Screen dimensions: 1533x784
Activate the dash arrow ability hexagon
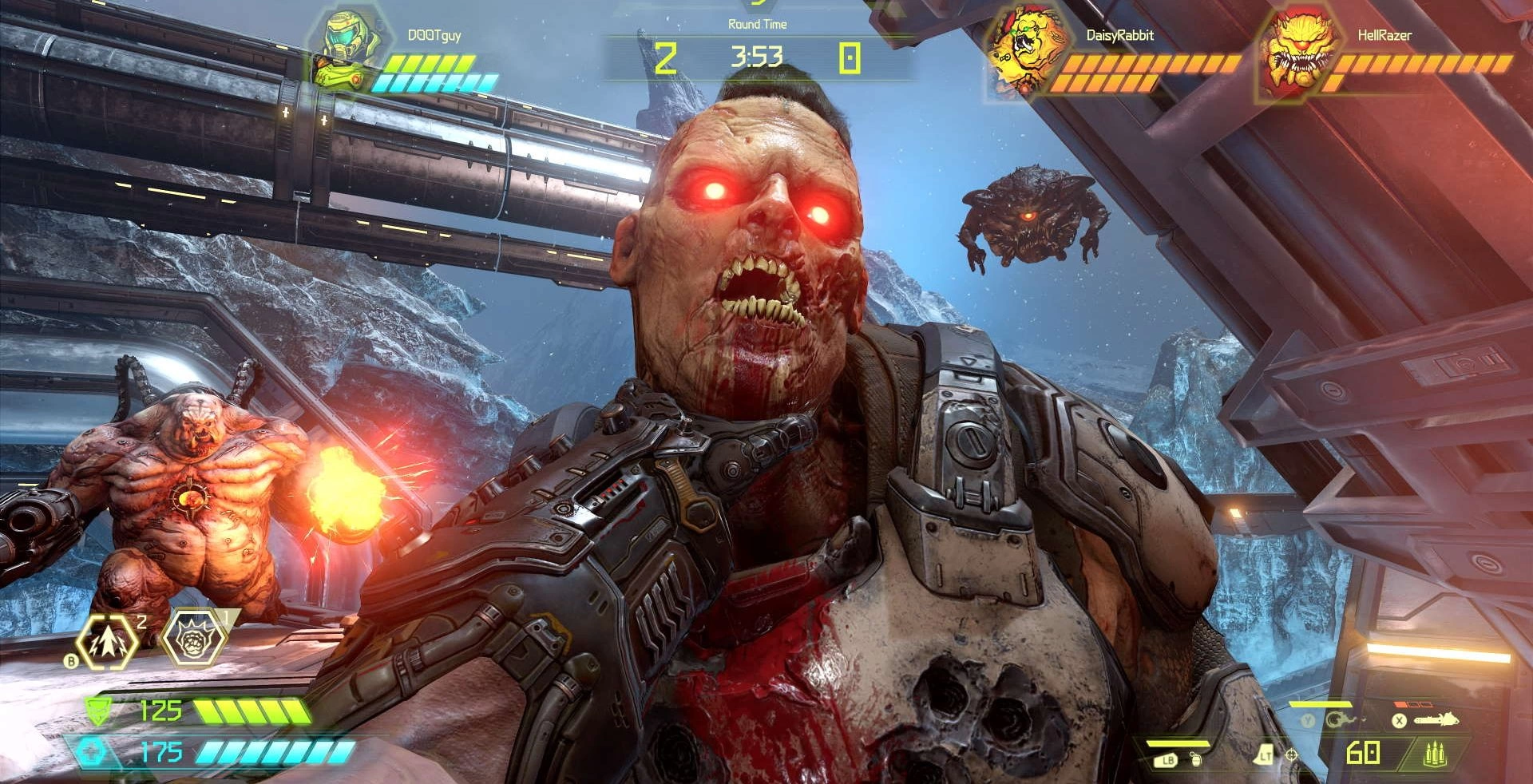(x=107, y=641)
